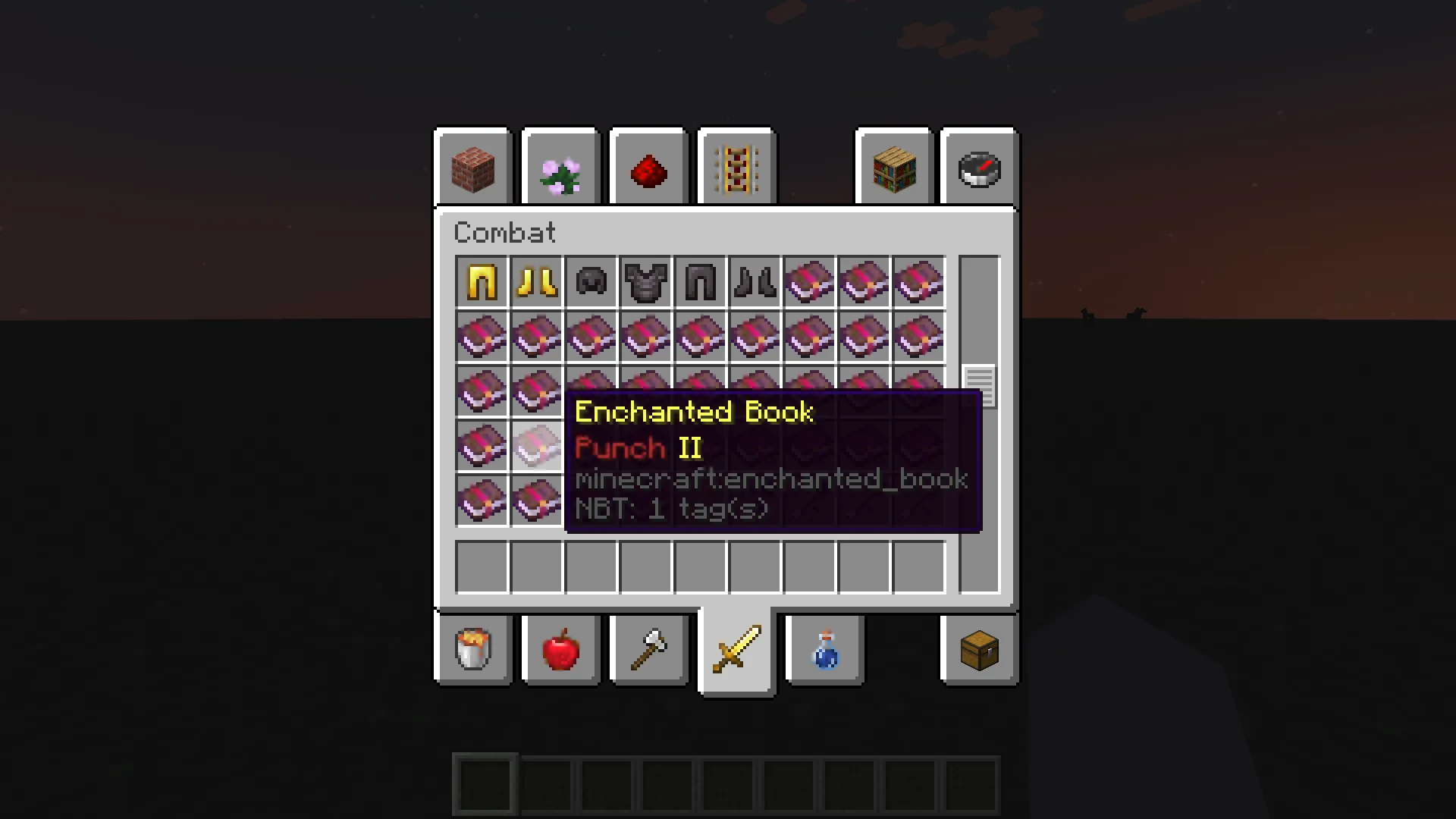Switch to the Decoration Blocks flower tab

tap(561, 169)
